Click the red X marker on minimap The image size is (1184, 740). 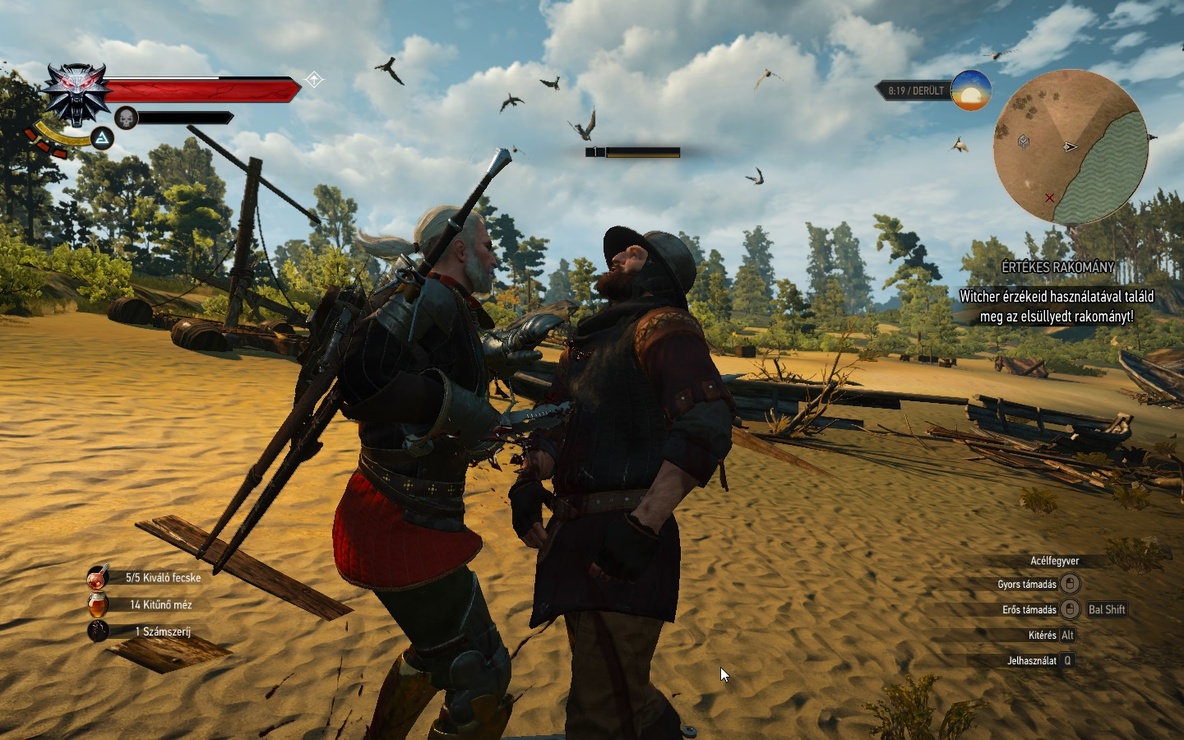coord(1049,198)
